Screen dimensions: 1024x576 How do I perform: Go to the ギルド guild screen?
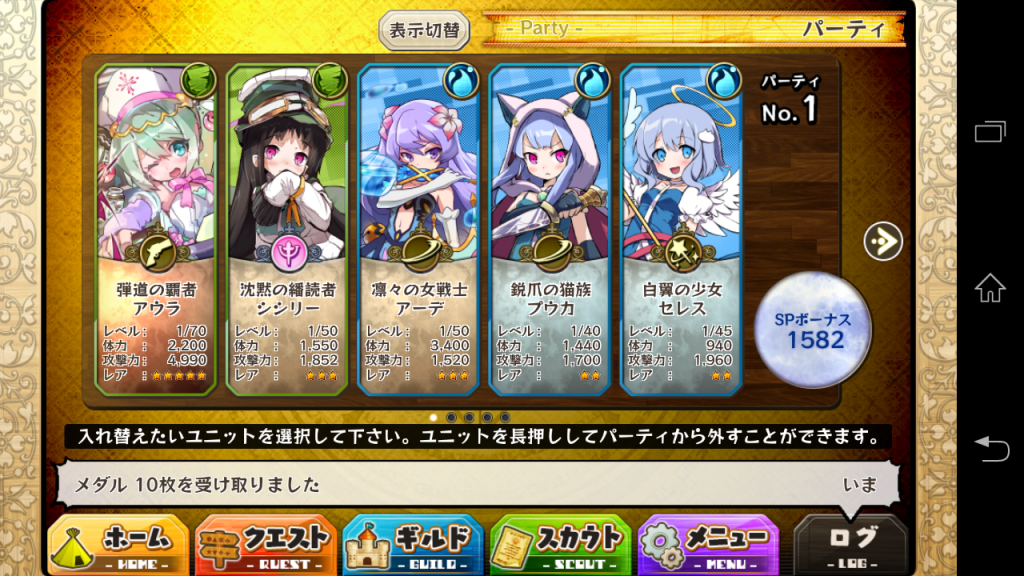click(x=412, y=545)
